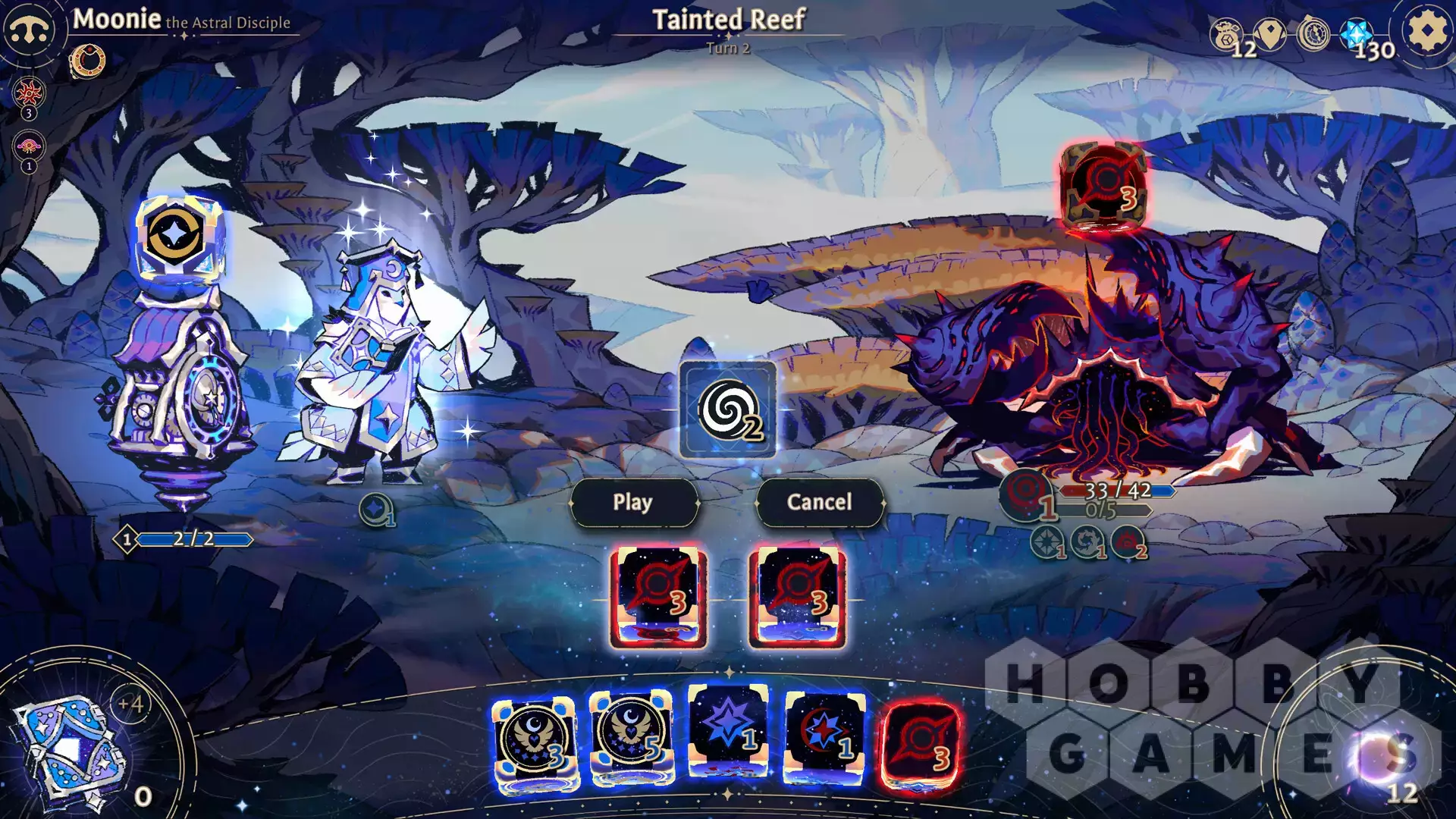Select the red-glowing die in hand
This screenshot has width=1456, height=819.
[921, 743]
